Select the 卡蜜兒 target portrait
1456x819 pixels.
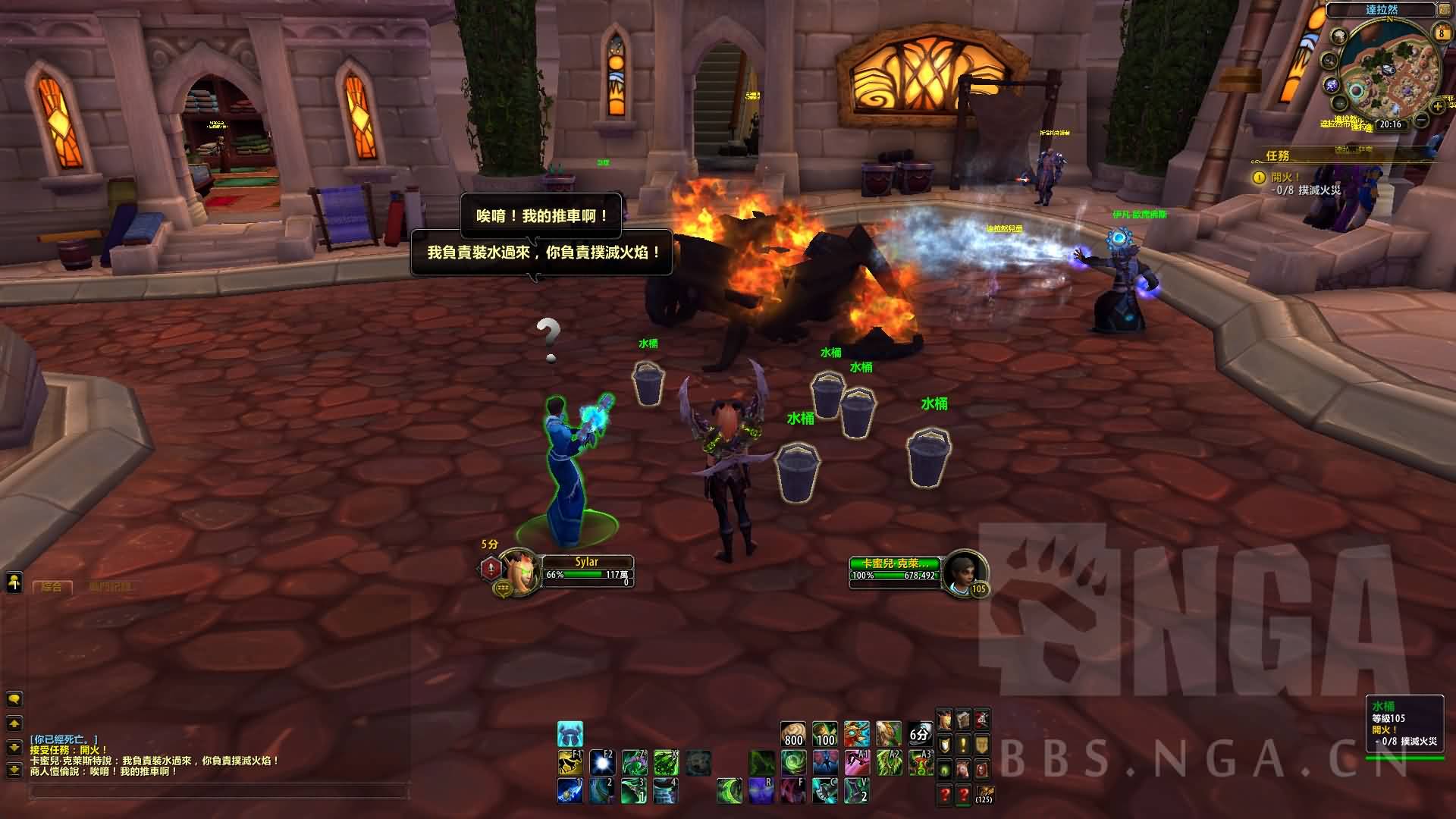click(963, 570)
